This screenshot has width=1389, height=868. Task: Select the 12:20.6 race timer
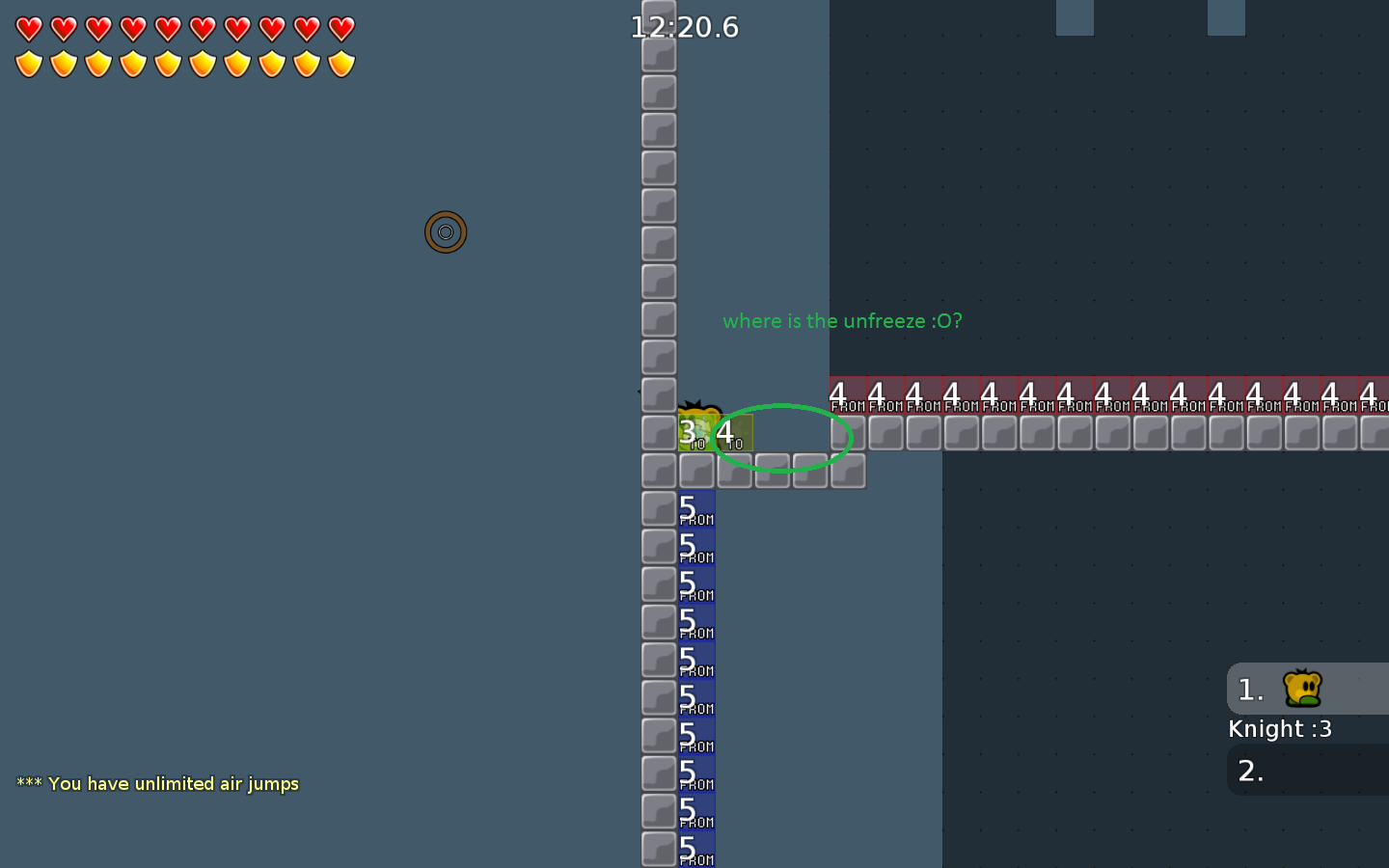[x=685, y=27]
